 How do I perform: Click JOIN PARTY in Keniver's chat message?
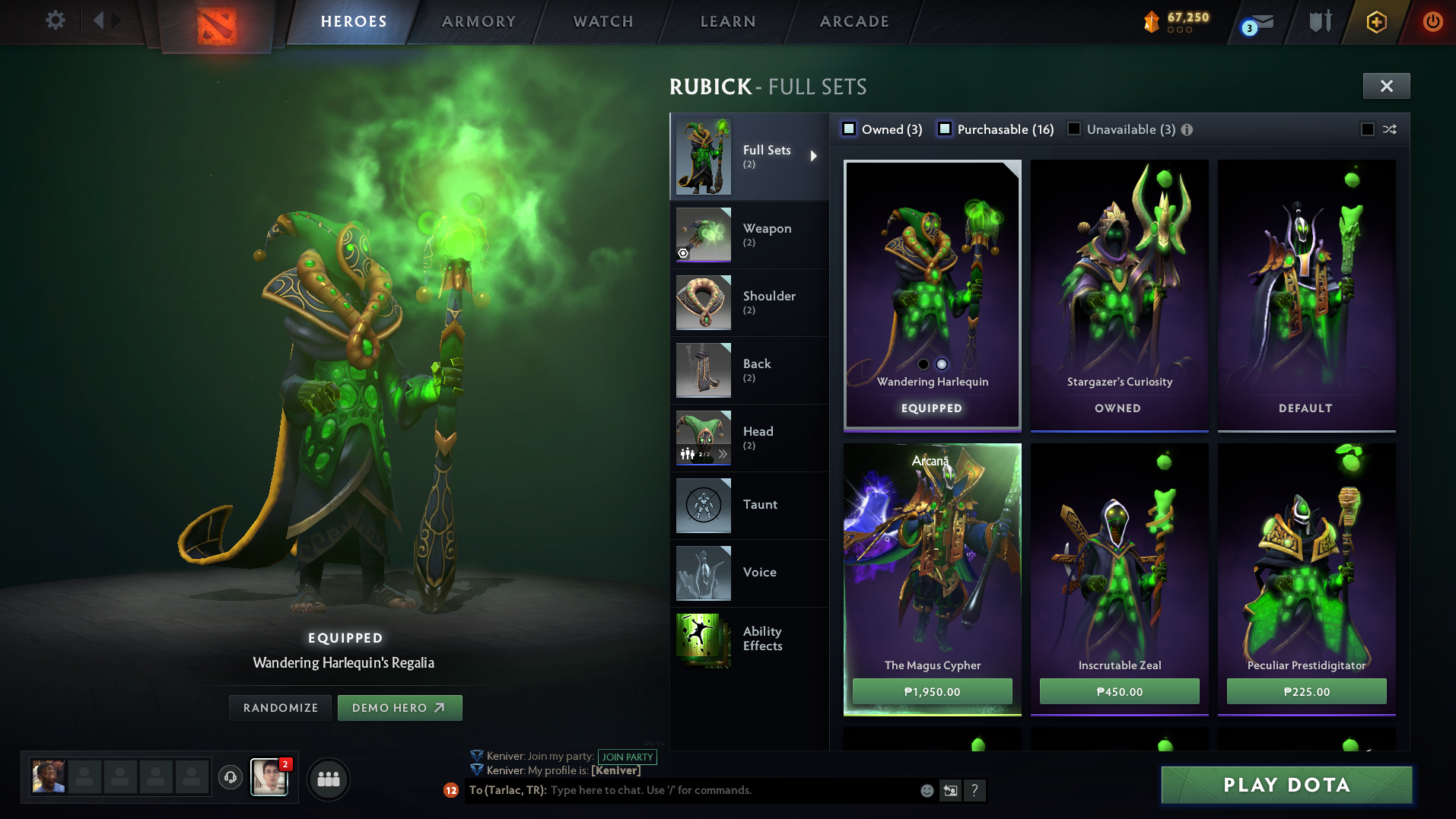(x=627, y=757)
